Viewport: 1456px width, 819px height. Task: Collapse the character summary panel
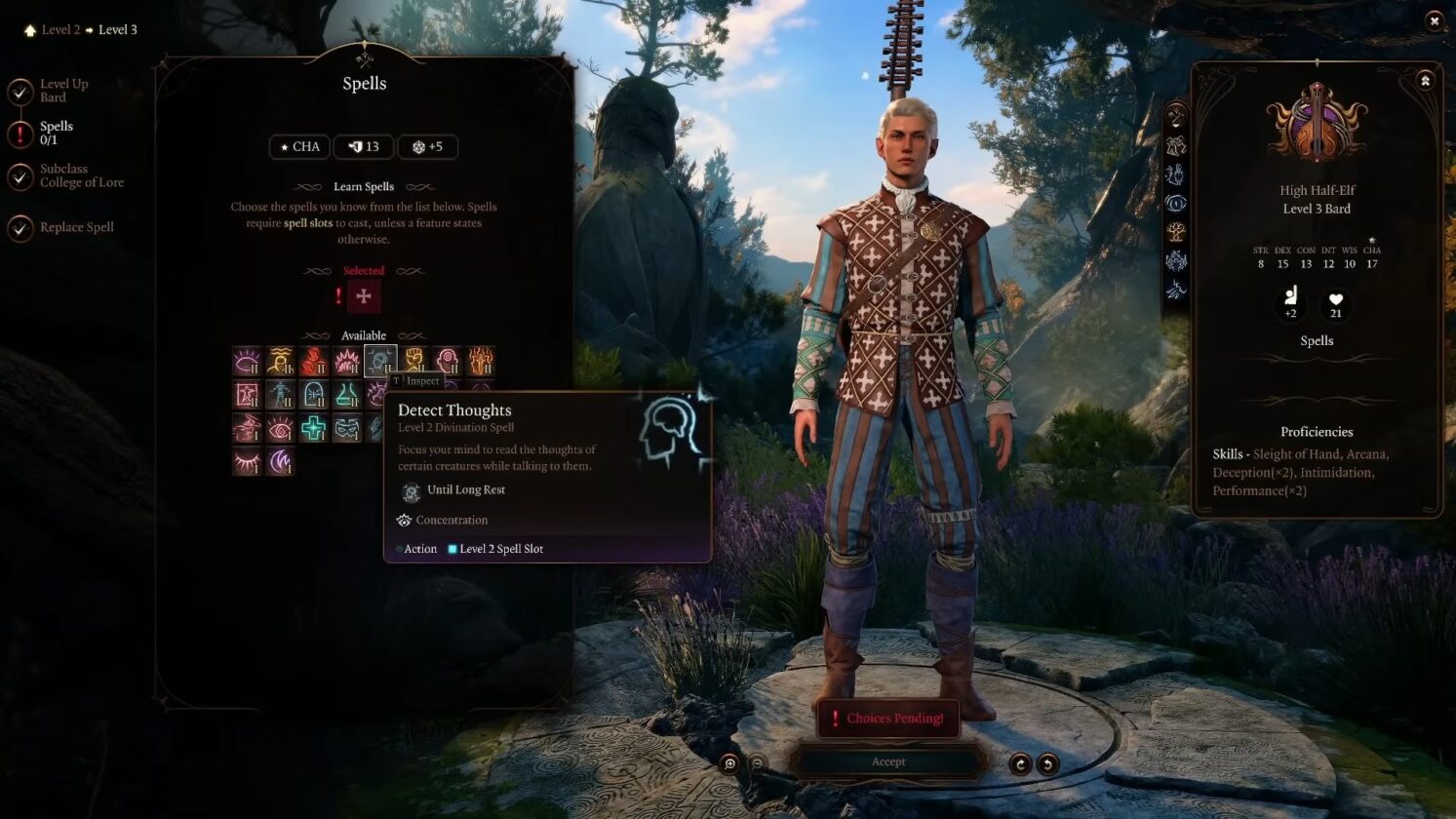coord(1425,81)
